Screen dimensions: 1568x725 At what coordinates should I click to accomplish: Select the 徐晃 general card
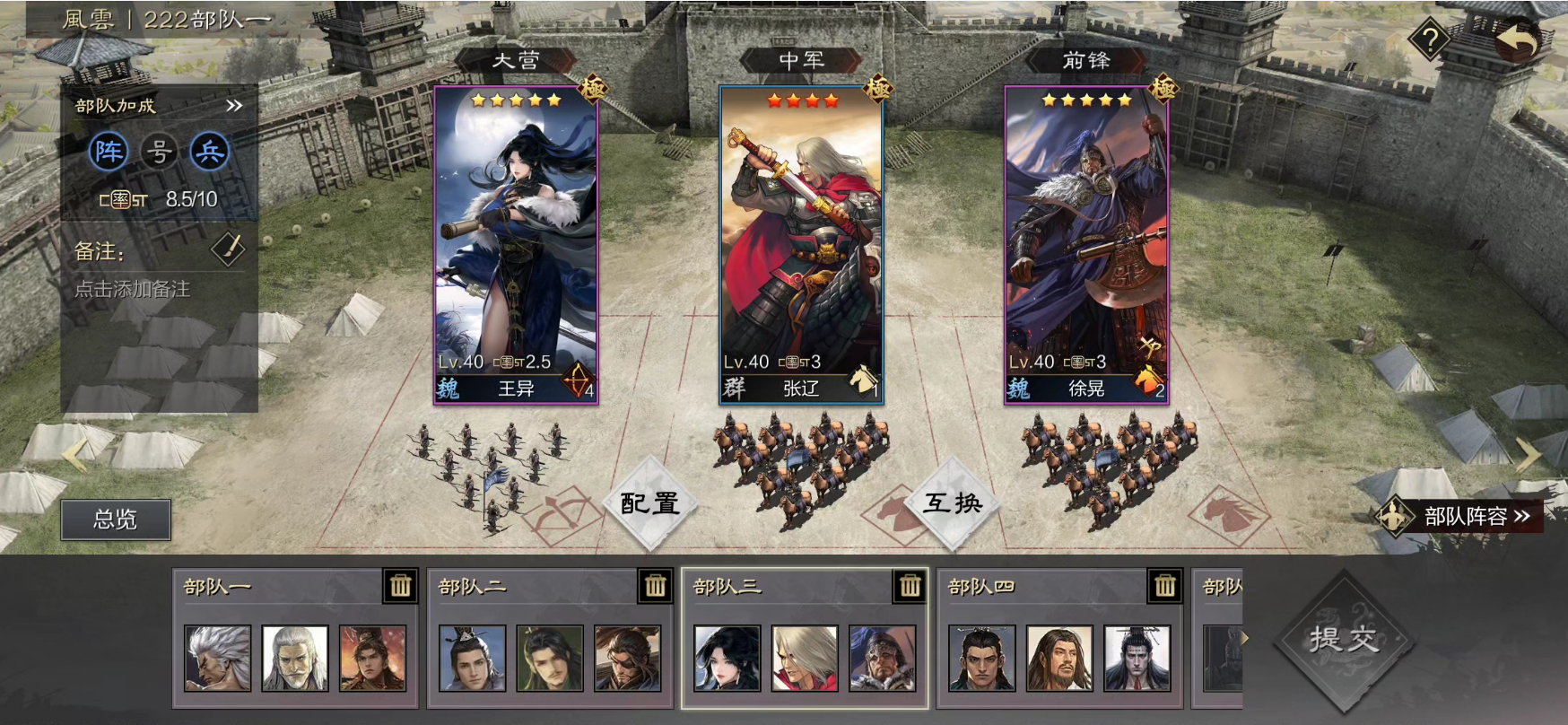(1086, 244)
